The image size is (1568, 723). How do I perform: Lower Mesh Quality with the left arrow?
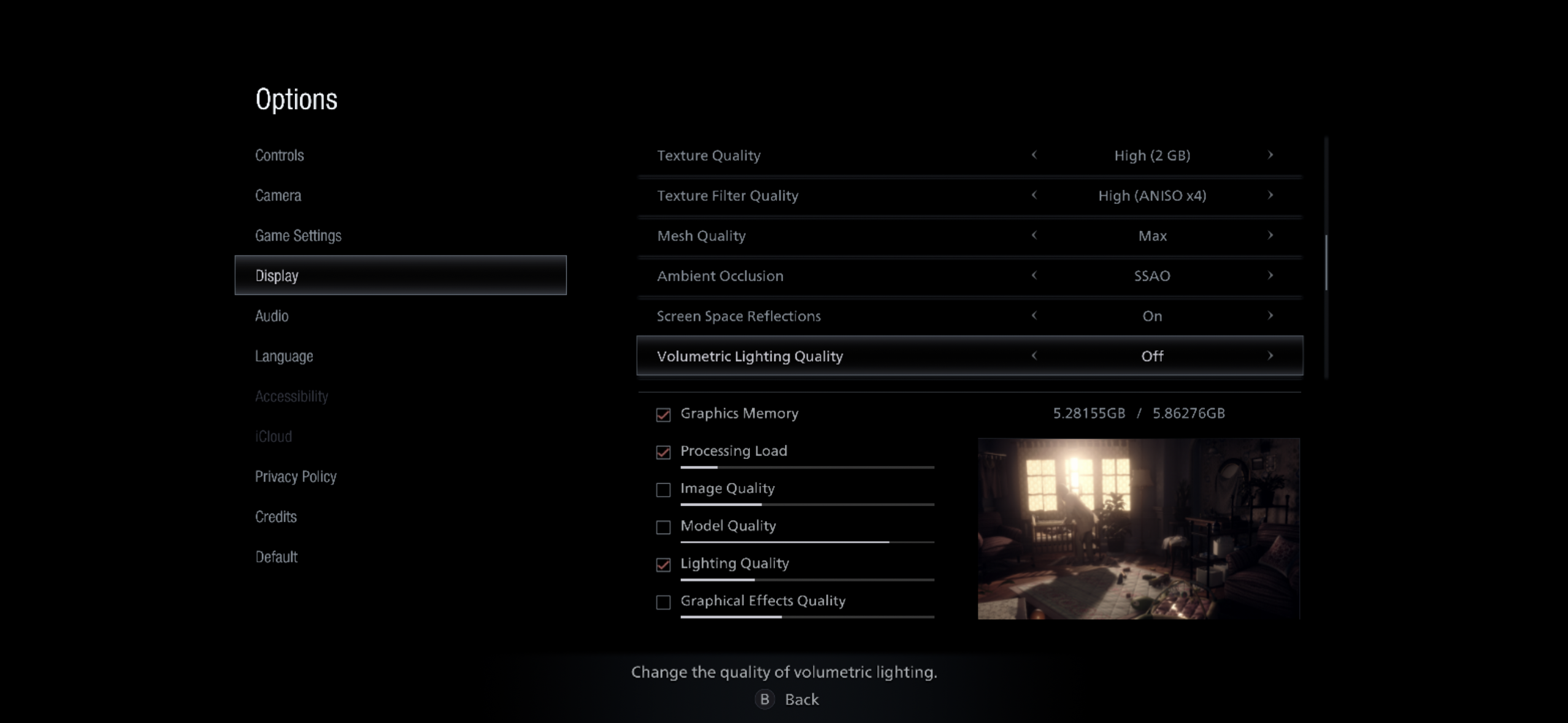point(1034,235)
